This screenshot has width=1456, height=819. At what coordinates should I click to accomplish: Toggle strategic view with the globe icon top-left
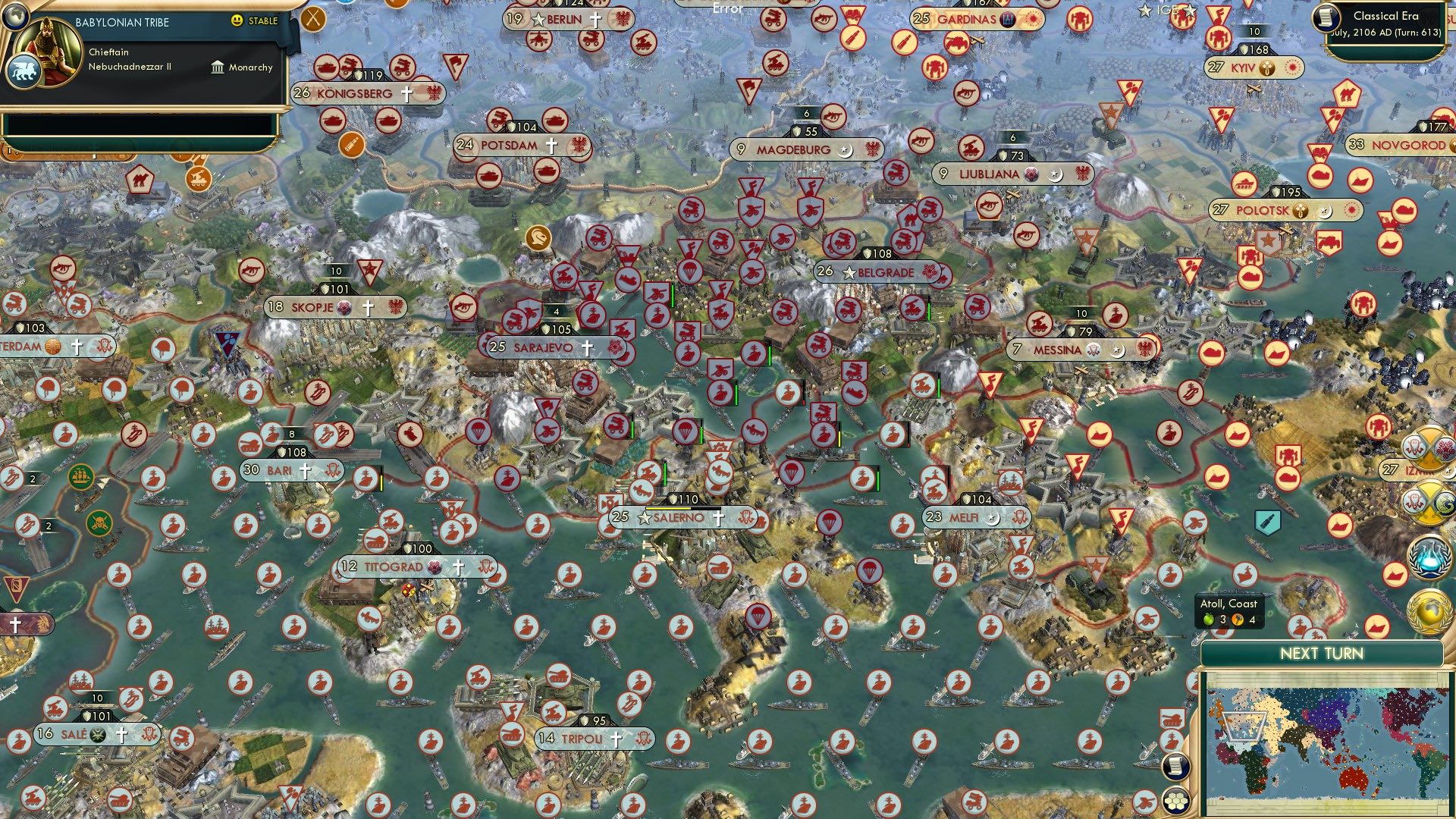[x=15, y=17]
